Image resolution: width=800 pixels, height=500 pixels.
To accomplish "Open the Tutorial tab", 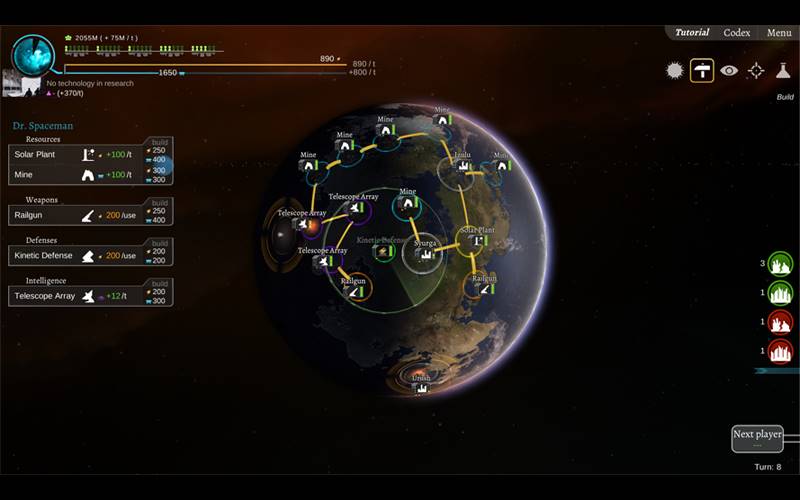I will coord(692,33).
